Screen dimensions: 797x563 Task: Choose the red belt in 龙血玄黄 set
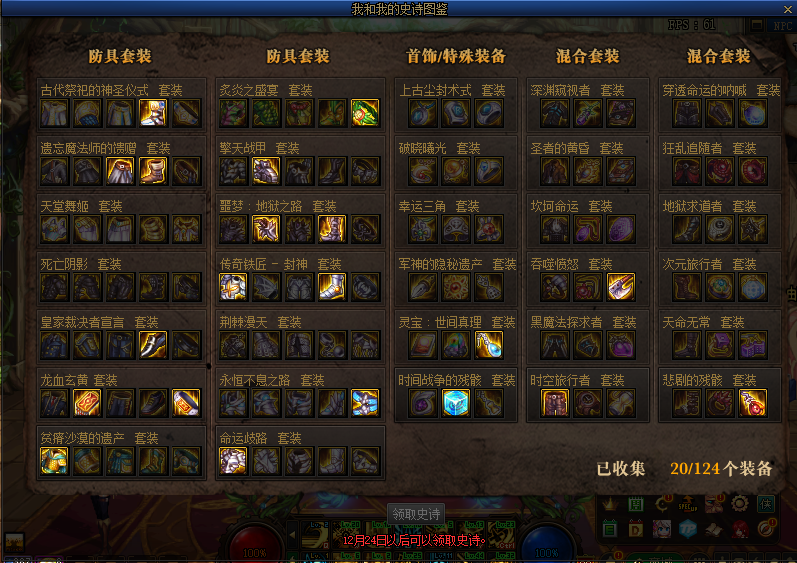point(87,403)
